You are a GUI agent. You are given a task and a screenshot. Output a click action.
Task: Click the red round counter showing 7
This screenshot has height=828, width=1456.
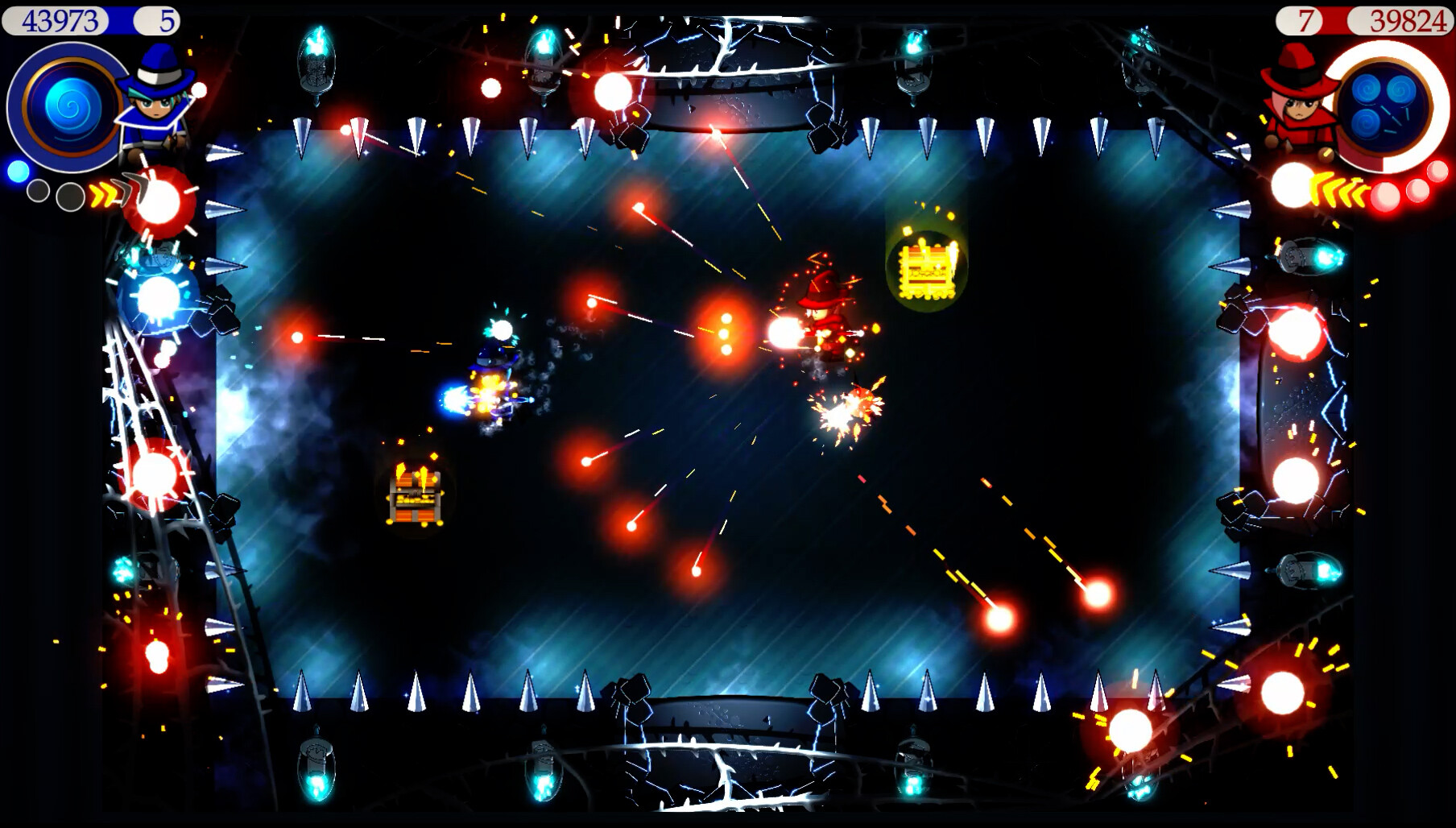(1307, 18)
